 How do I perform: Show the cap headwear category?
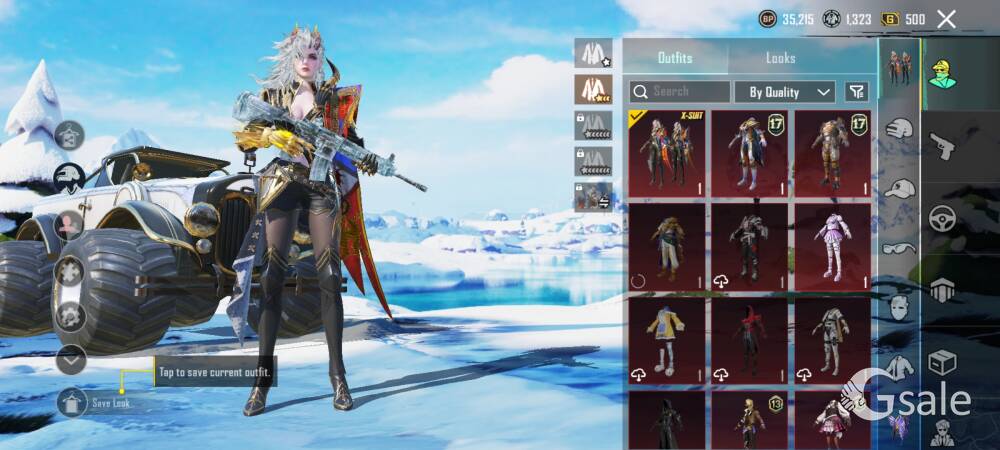point(900,189)
